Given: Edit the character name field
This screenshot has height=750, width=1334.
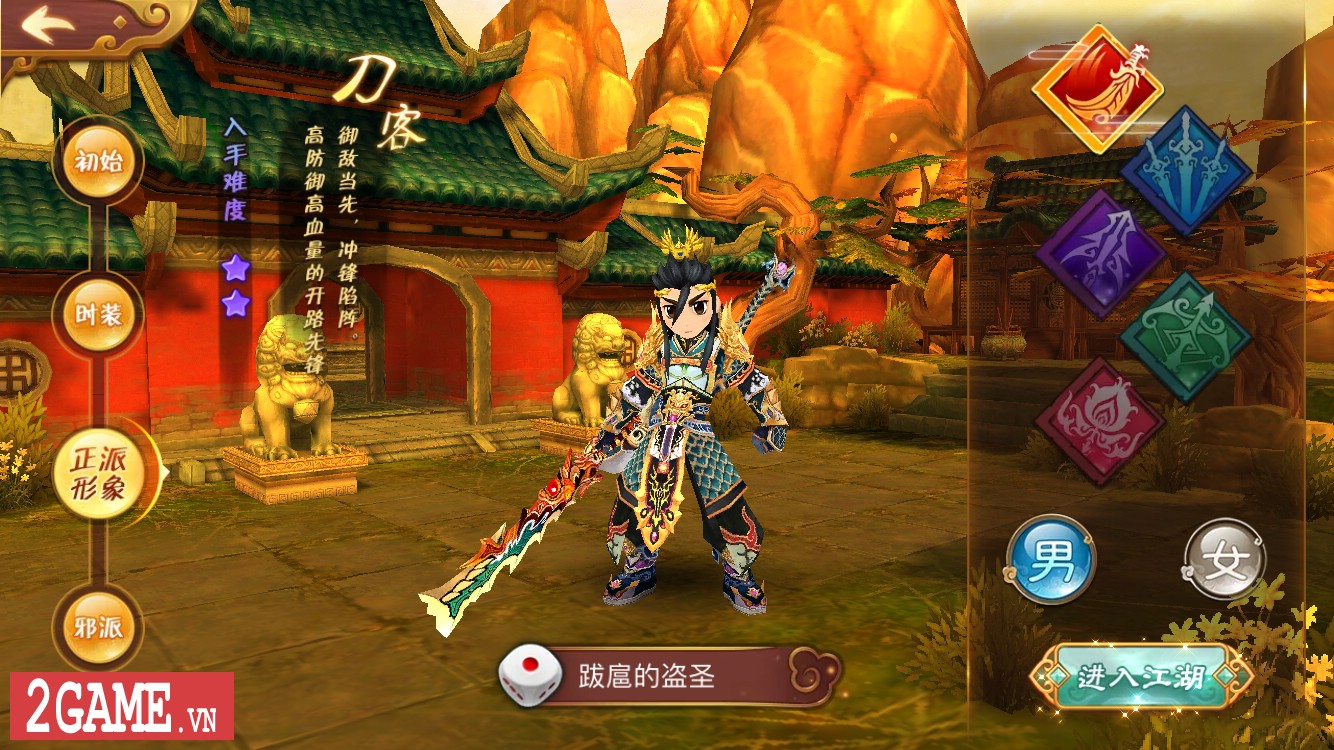Looking at the screenshot, I should click(x=670, y=676).
